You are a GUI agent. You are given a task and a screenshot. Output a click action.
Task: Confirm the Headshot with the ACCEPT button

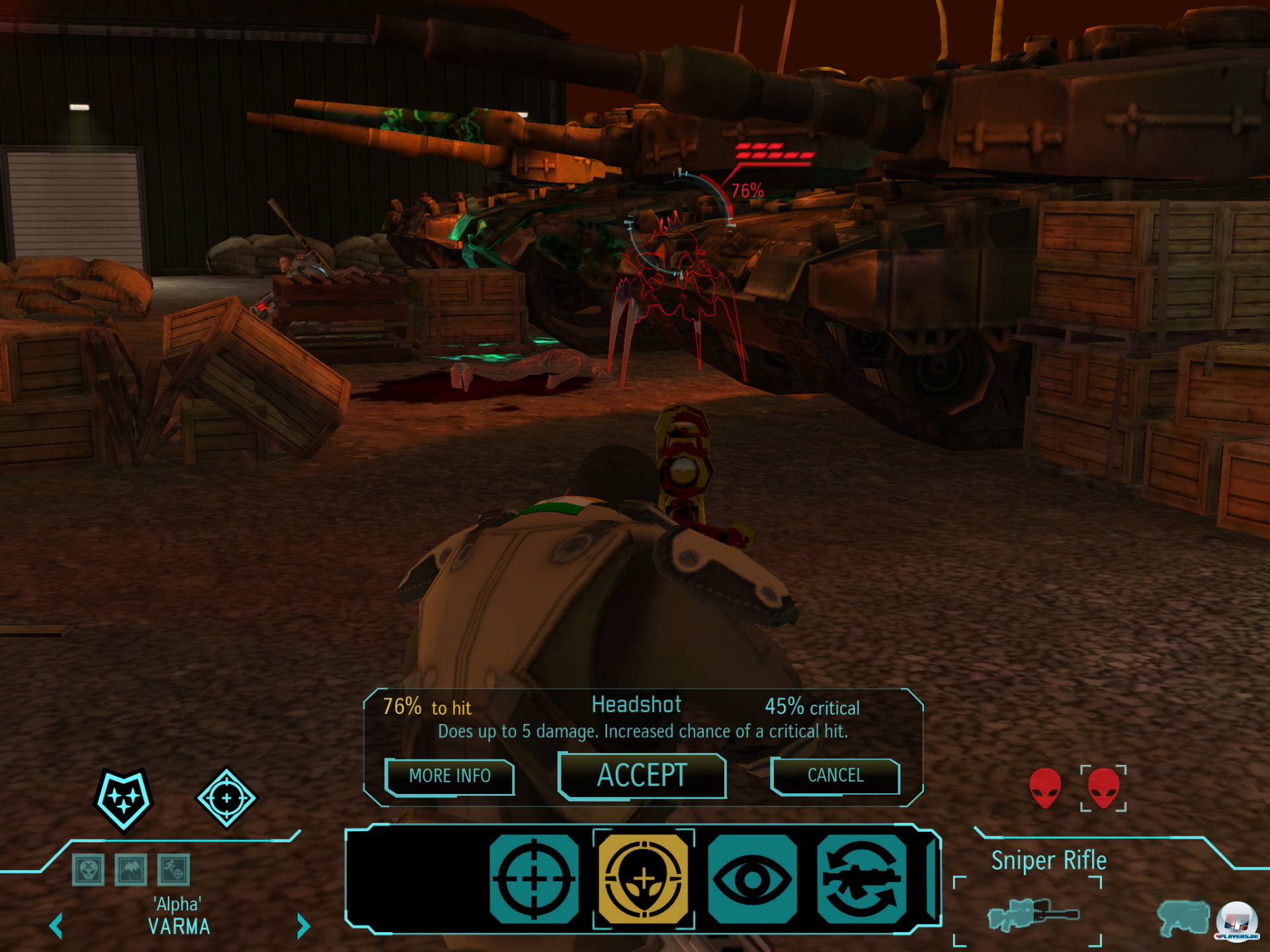(x=642, y=775)
